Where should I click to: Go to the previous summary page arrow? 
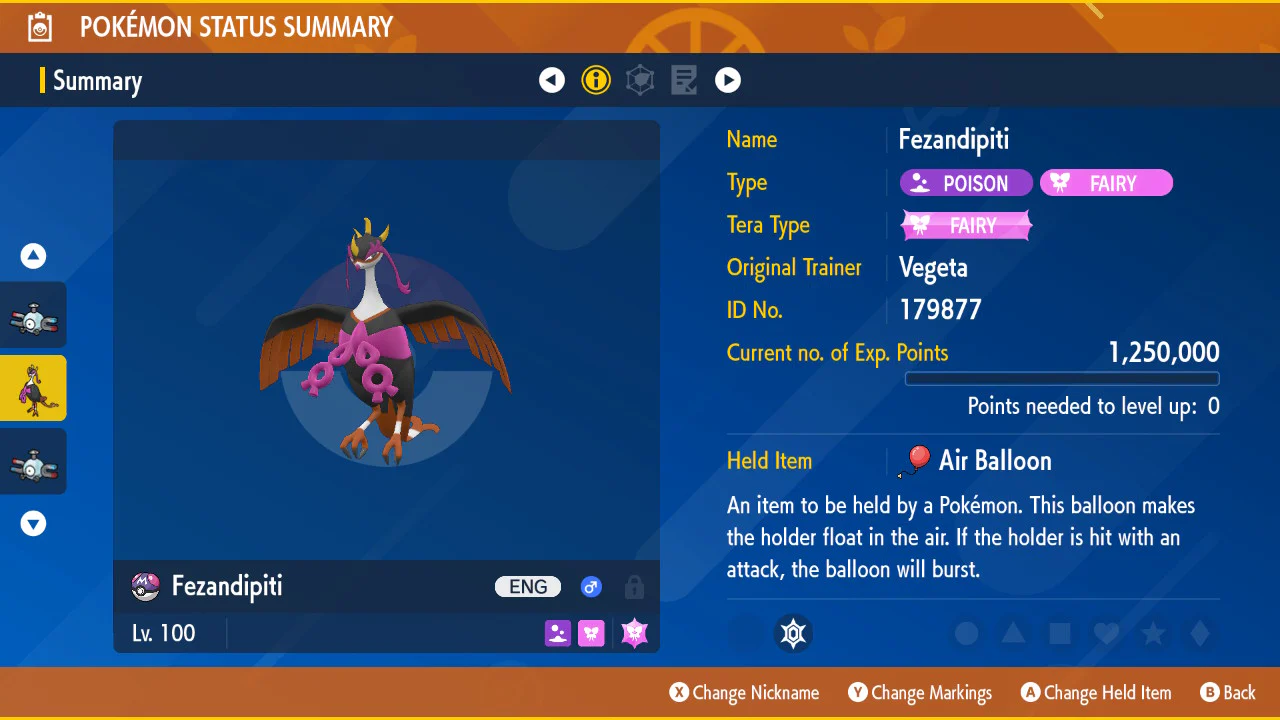point(552,80)
